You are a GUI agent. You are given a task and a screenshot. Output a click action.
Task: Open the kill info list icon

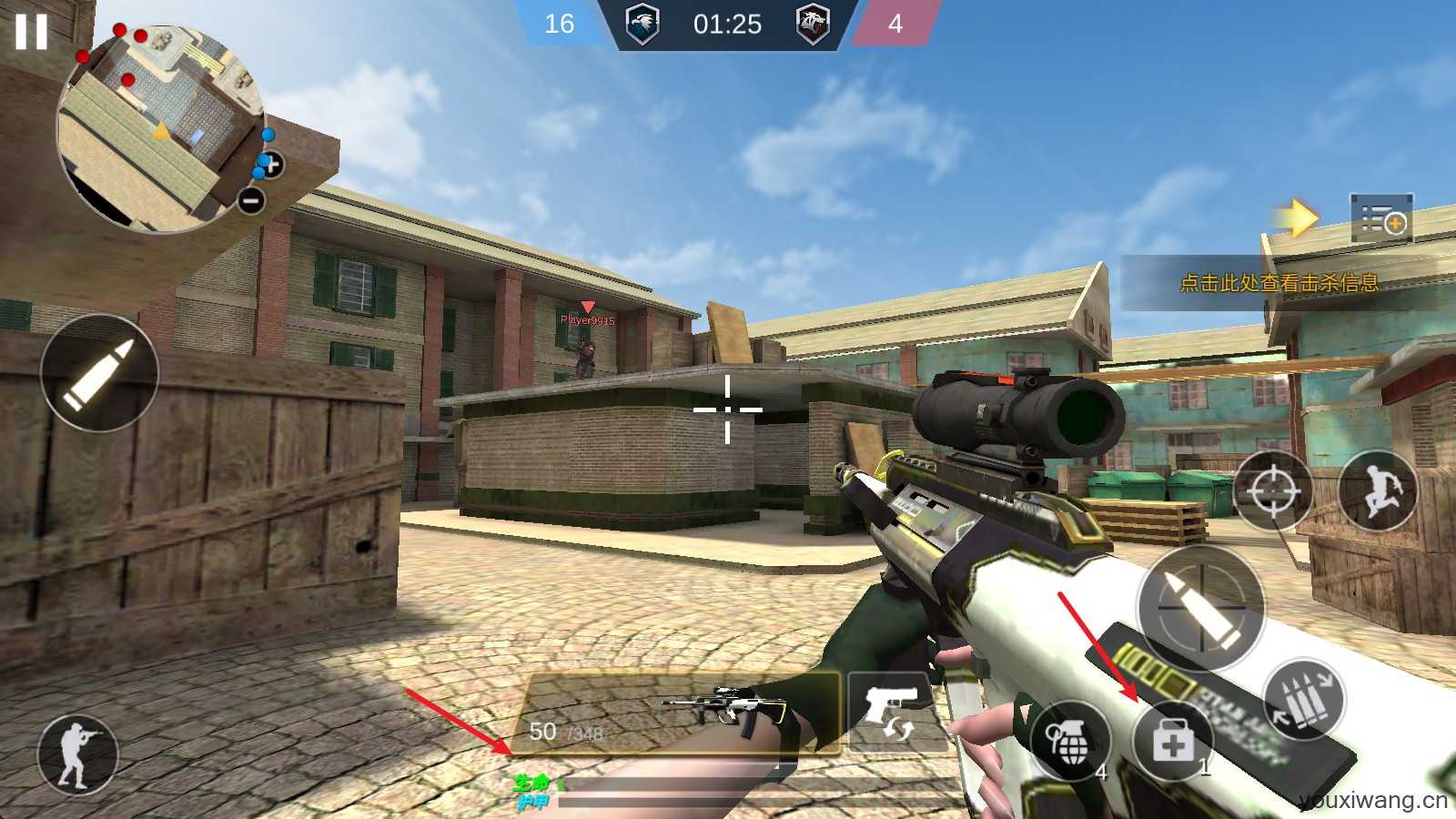tap(1380, 219)
